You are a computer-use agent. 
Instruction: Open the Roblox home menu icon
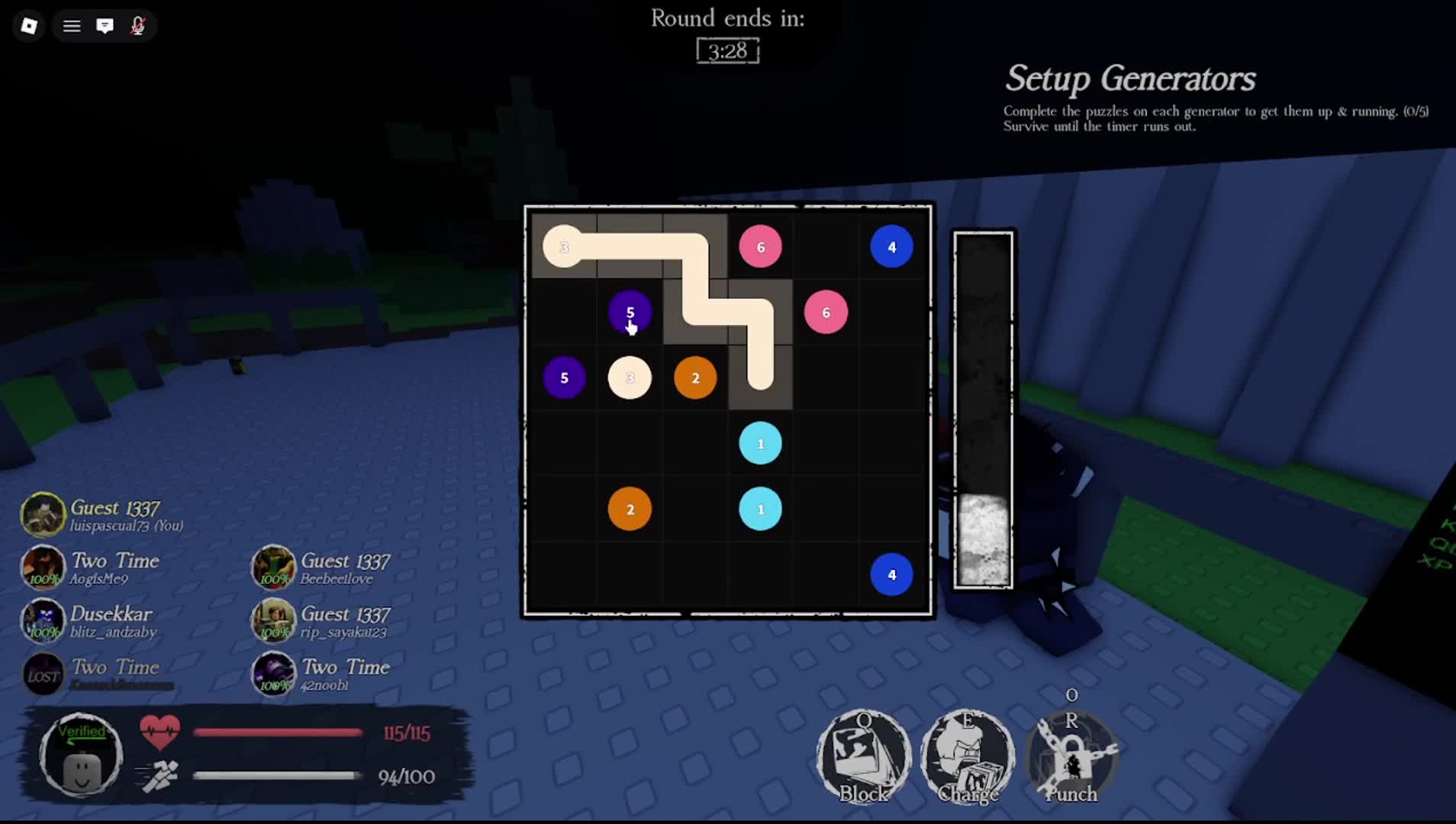27,25
